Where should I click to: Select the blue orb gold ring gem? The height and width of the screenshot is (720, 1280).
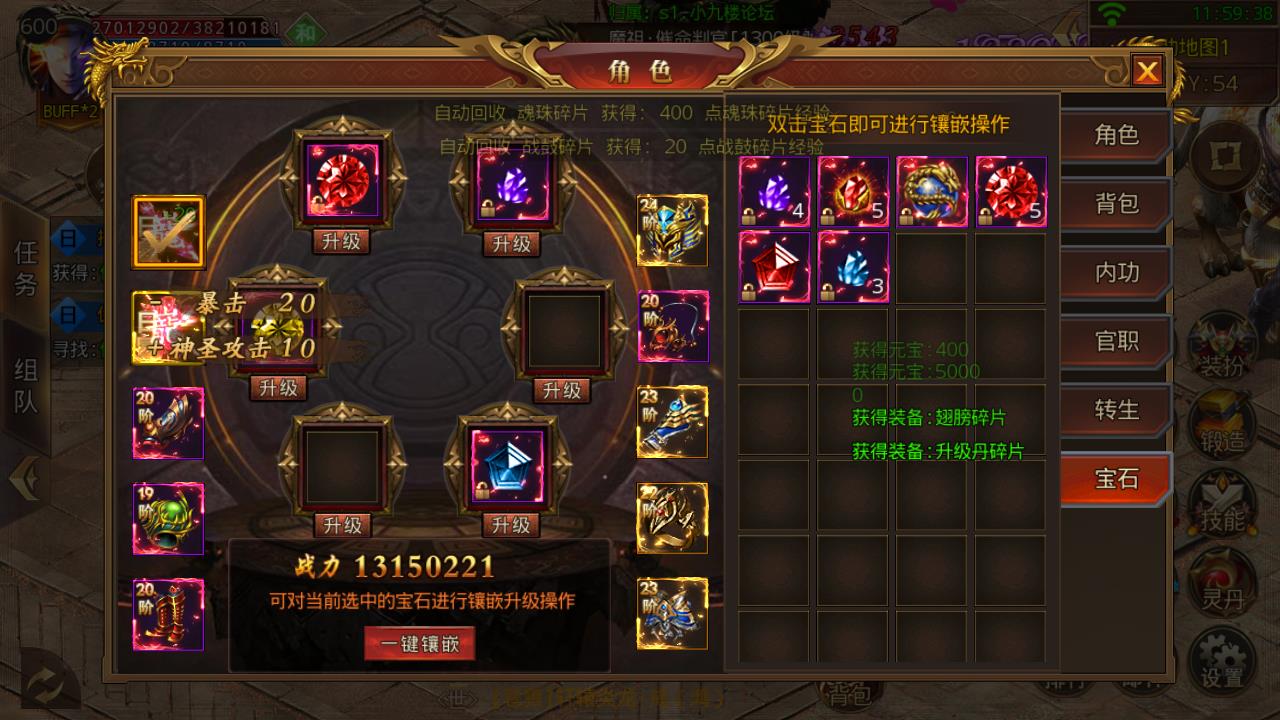(931, 191)
